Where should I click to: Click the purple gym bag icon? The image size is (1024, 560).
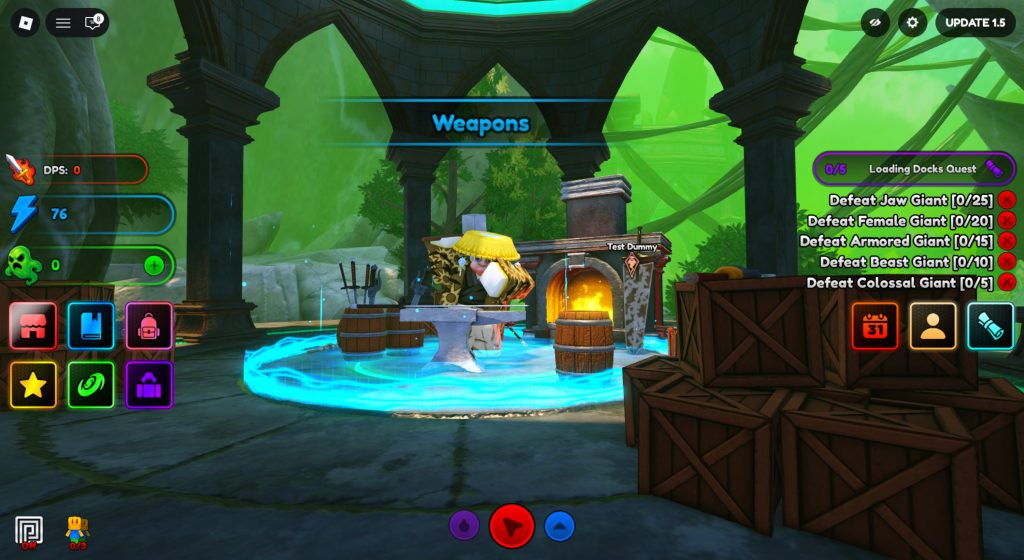[x=149, y=384]
